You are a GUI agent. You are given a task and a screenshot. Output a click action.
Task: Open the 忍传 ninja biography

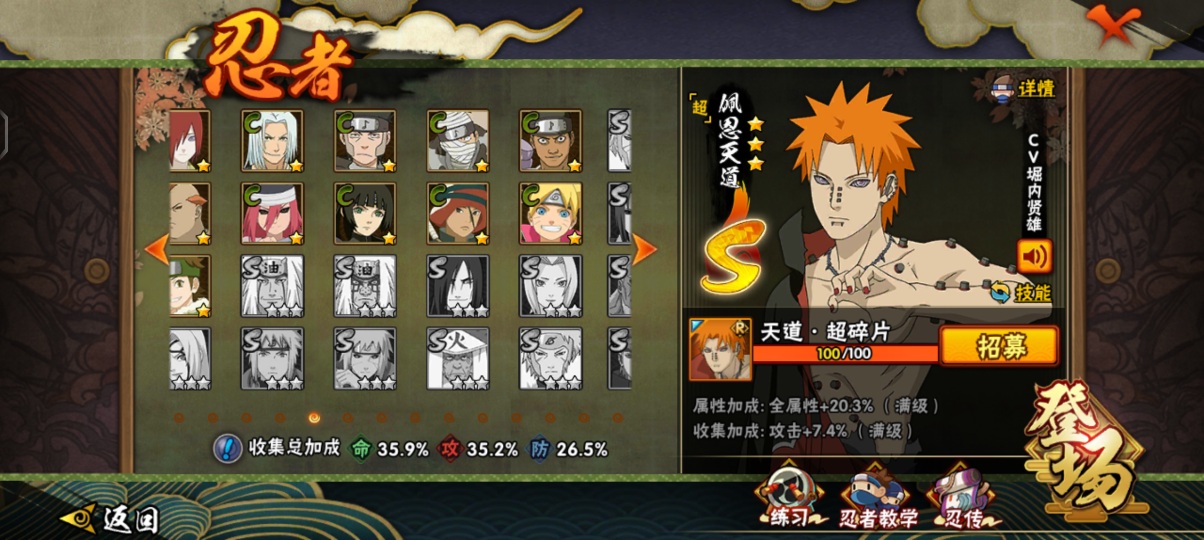(958, 498)
